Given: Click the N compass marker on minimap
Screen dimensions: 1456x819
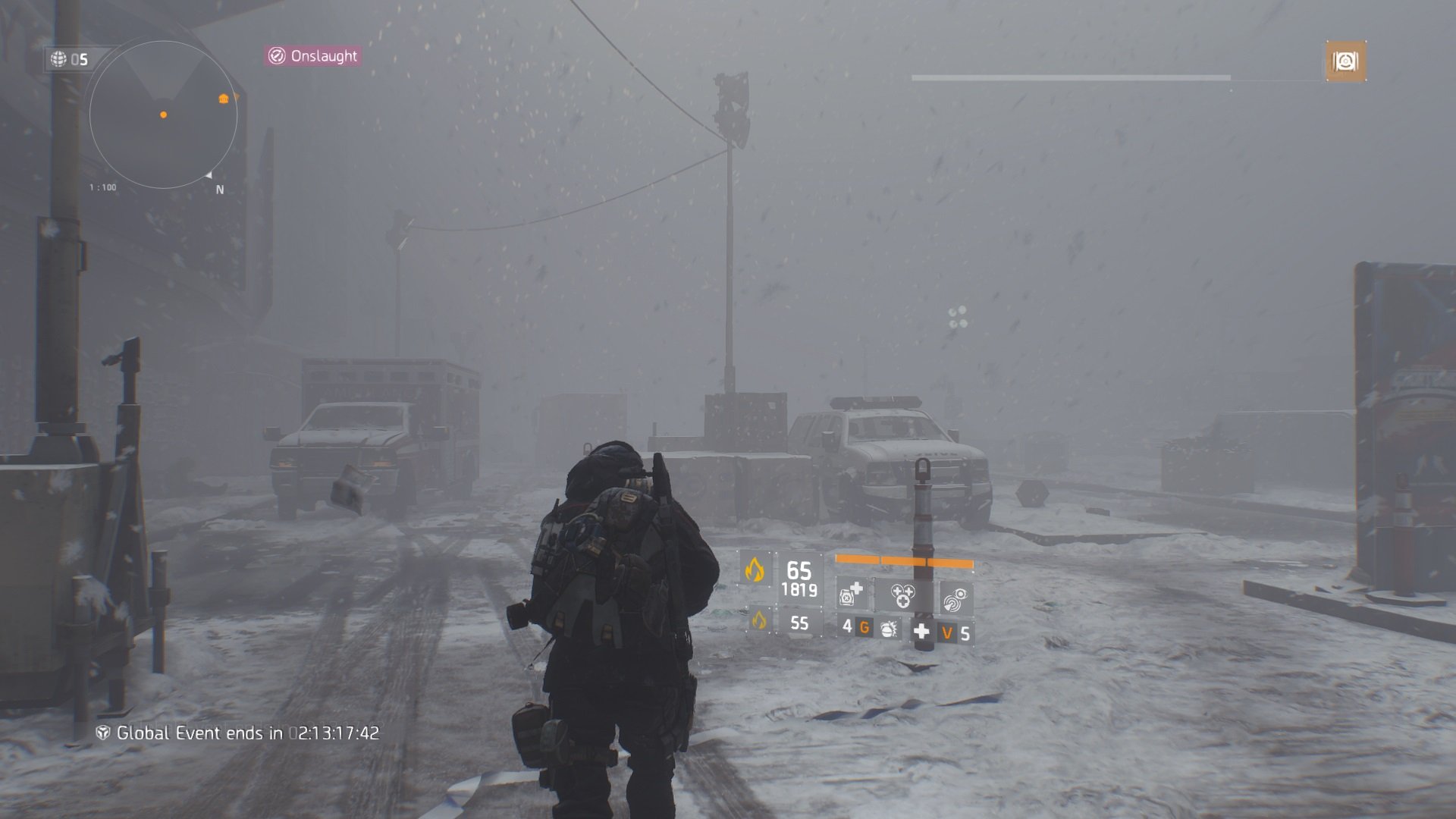Looking at the screenshot, I should [220, 190].
